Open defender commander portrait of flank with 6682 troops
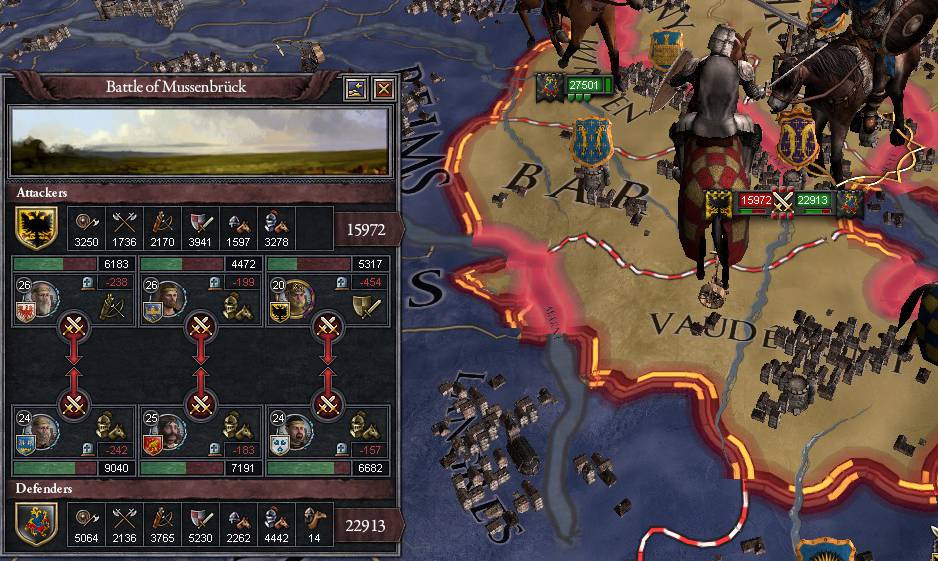Image resolution: width=938 pixels, height=561 pixels. coord(298,430)
